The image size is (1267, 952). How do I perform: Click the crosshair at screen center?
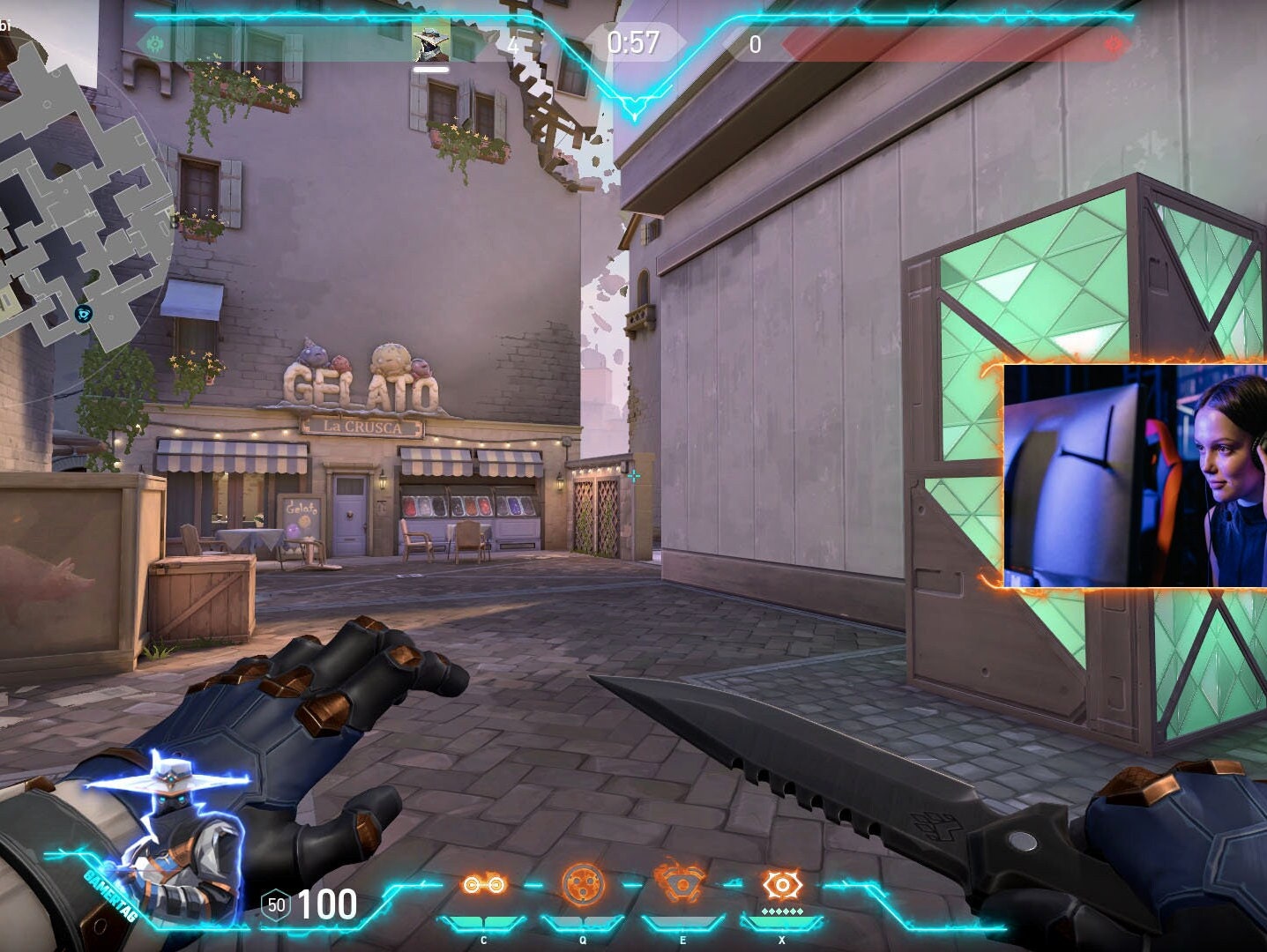coord(634,477)
